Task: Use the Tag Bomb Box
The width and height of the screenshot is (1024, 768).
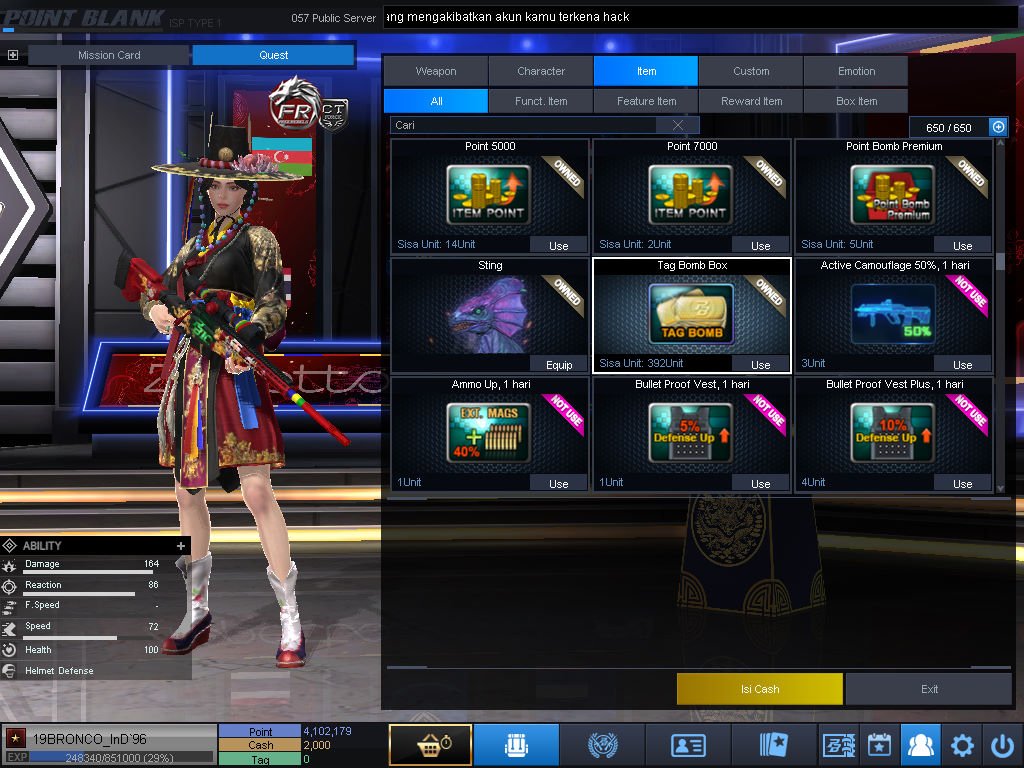Action: click(760, 365)
